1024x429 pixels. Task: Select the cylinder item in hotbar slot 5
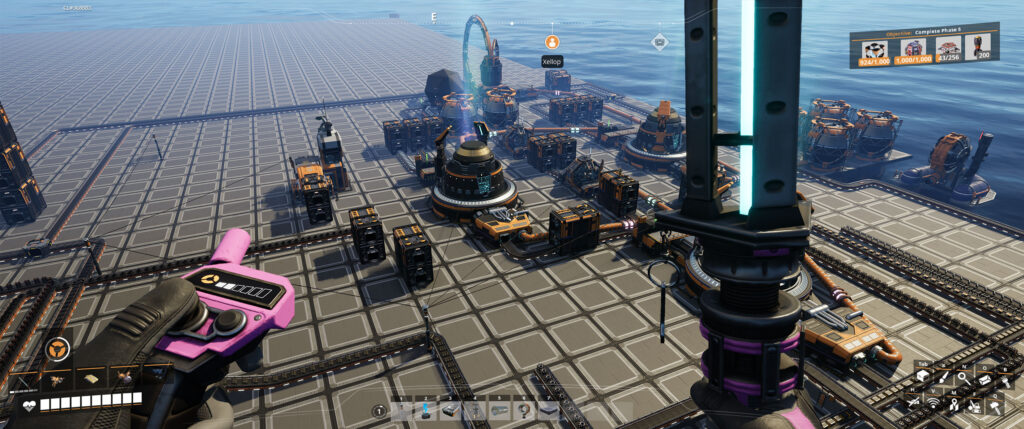(x=497, y=409)
